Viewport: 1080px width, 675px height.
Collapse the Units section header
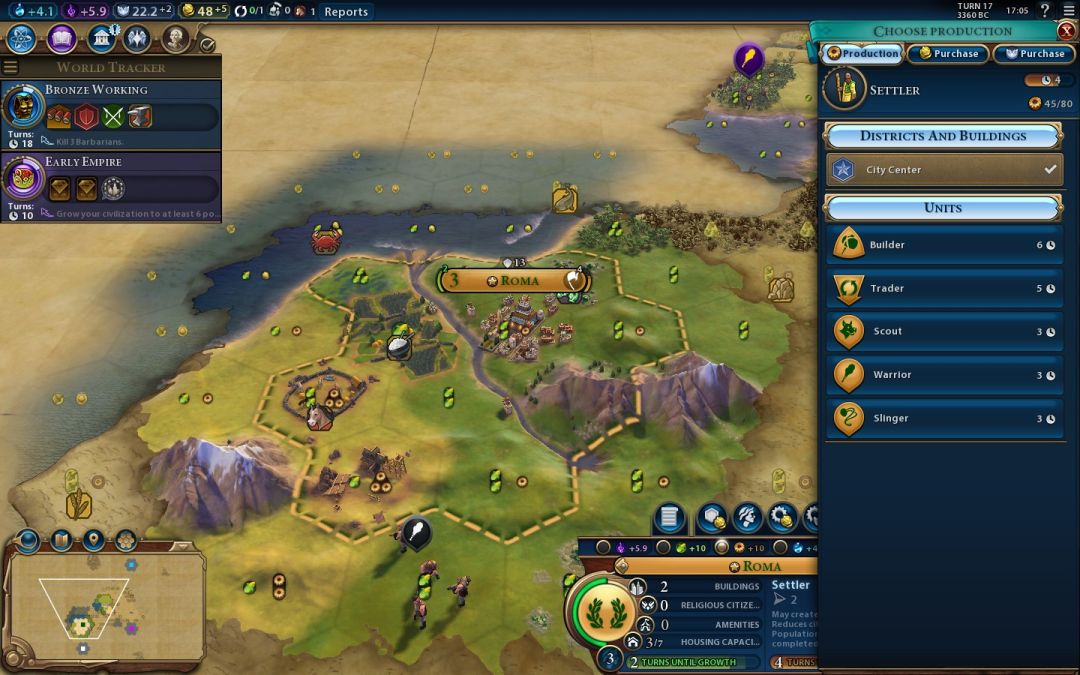pyautogui.click(x=942, y=208)
